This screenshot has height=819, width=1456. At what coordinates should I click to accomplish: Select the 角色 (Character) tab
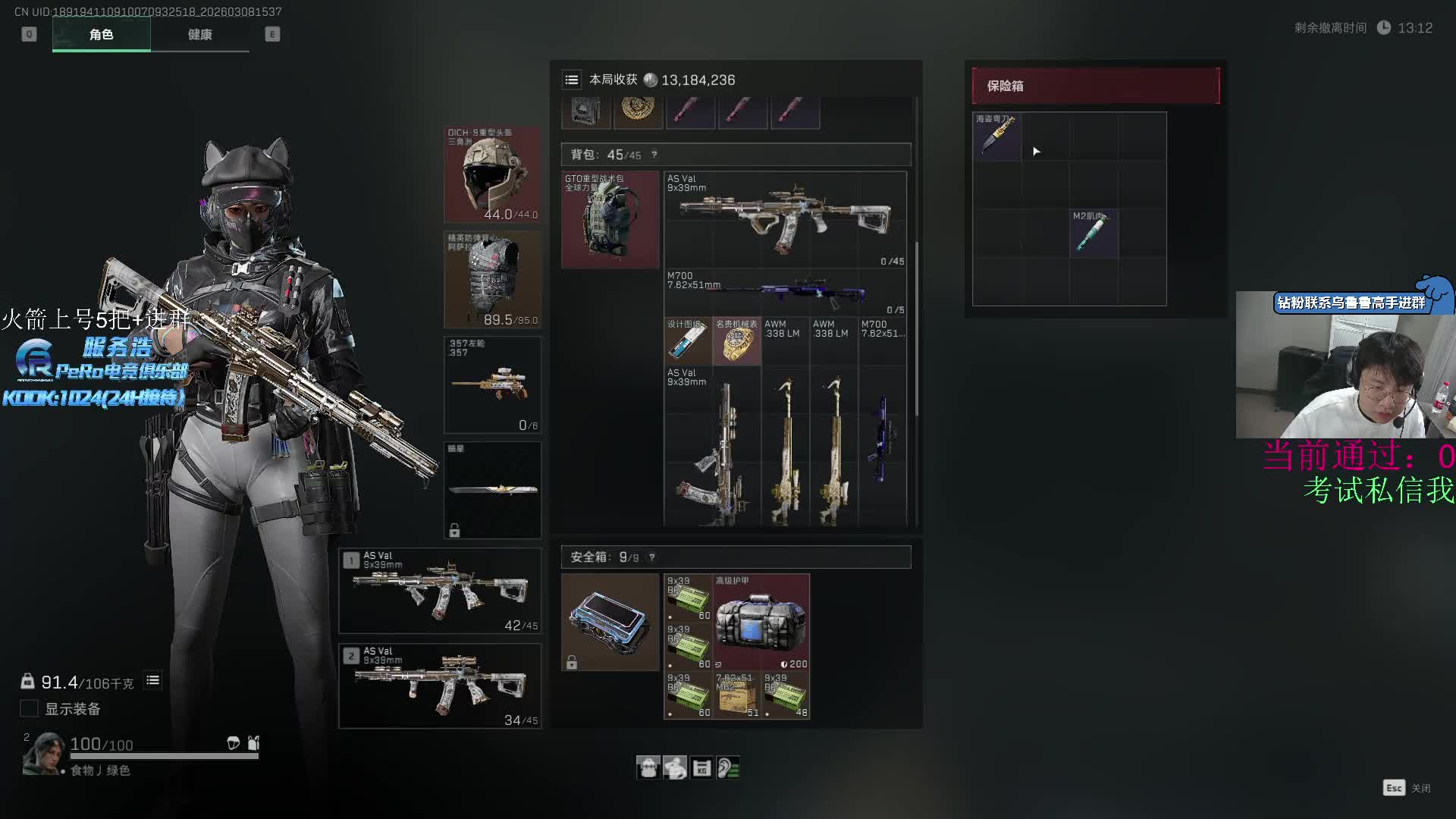pos(101,34)
